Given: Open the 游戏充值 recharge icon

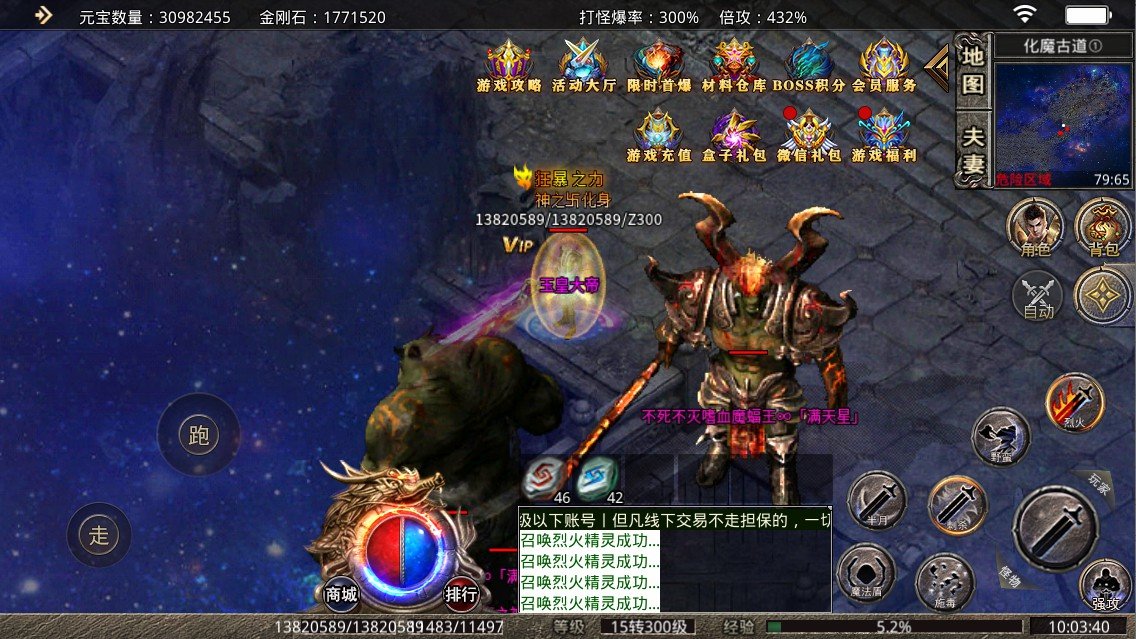Looking at the screenshot, I should click(659, 134).
